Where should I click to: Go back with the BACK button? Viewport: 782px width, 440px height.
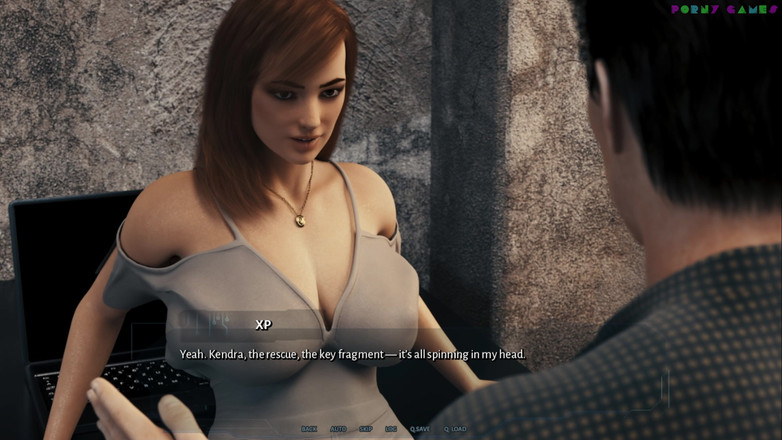(x=309, y=429)
